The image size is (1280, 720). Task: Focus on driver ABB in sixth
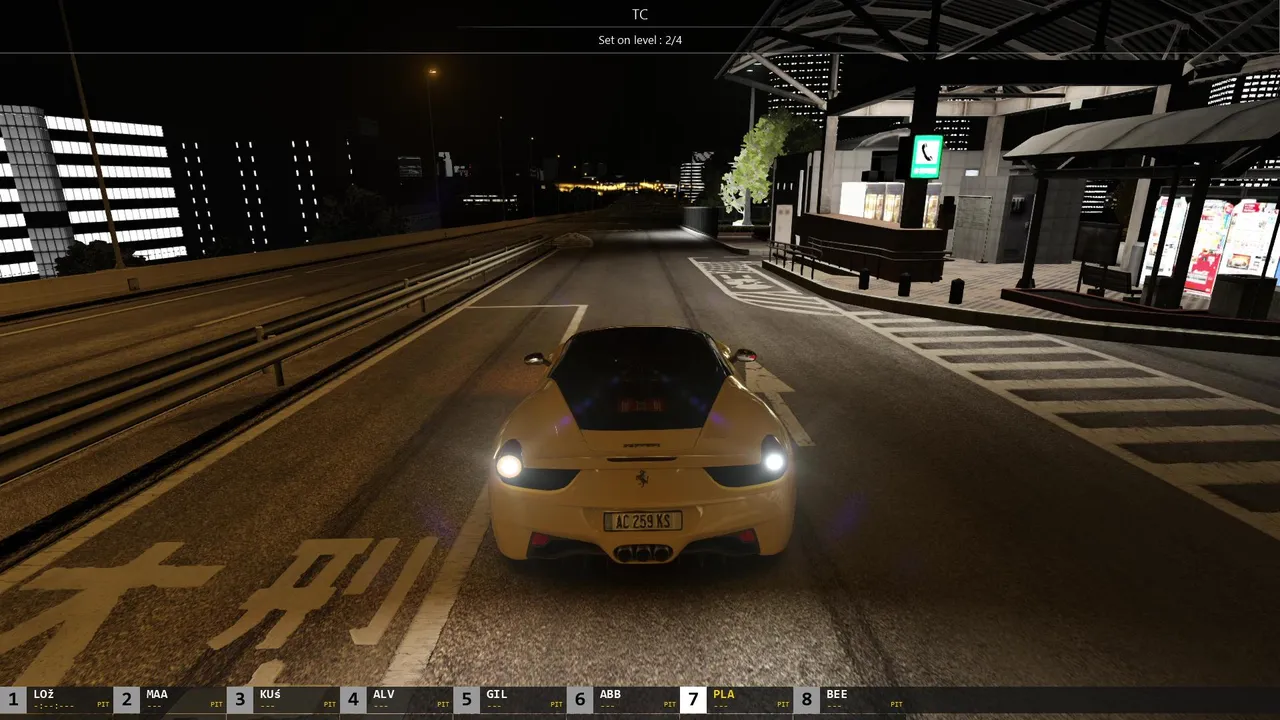[x=622, y=699]
